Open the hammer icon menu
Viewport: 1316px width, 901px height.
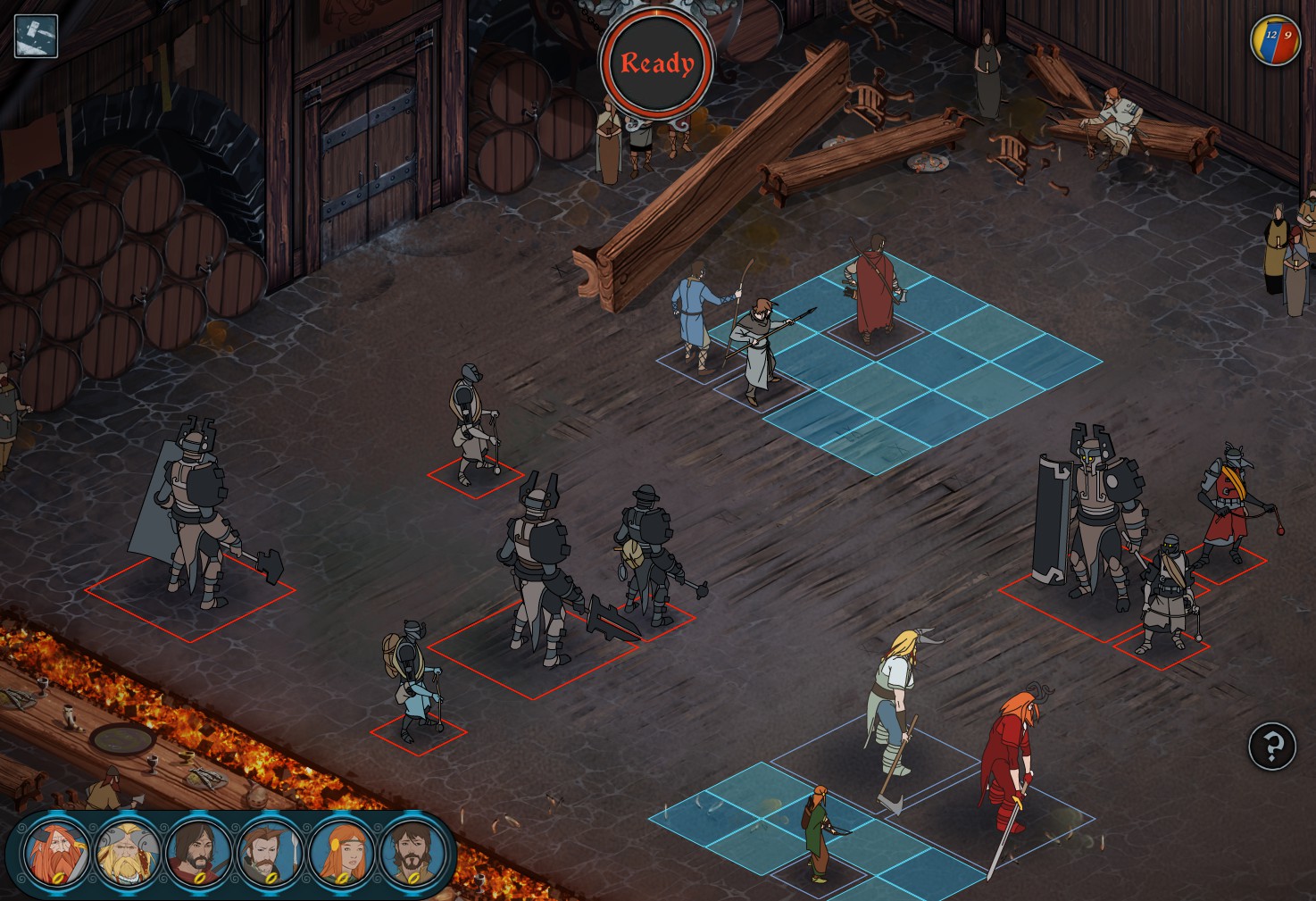(36, 37)
